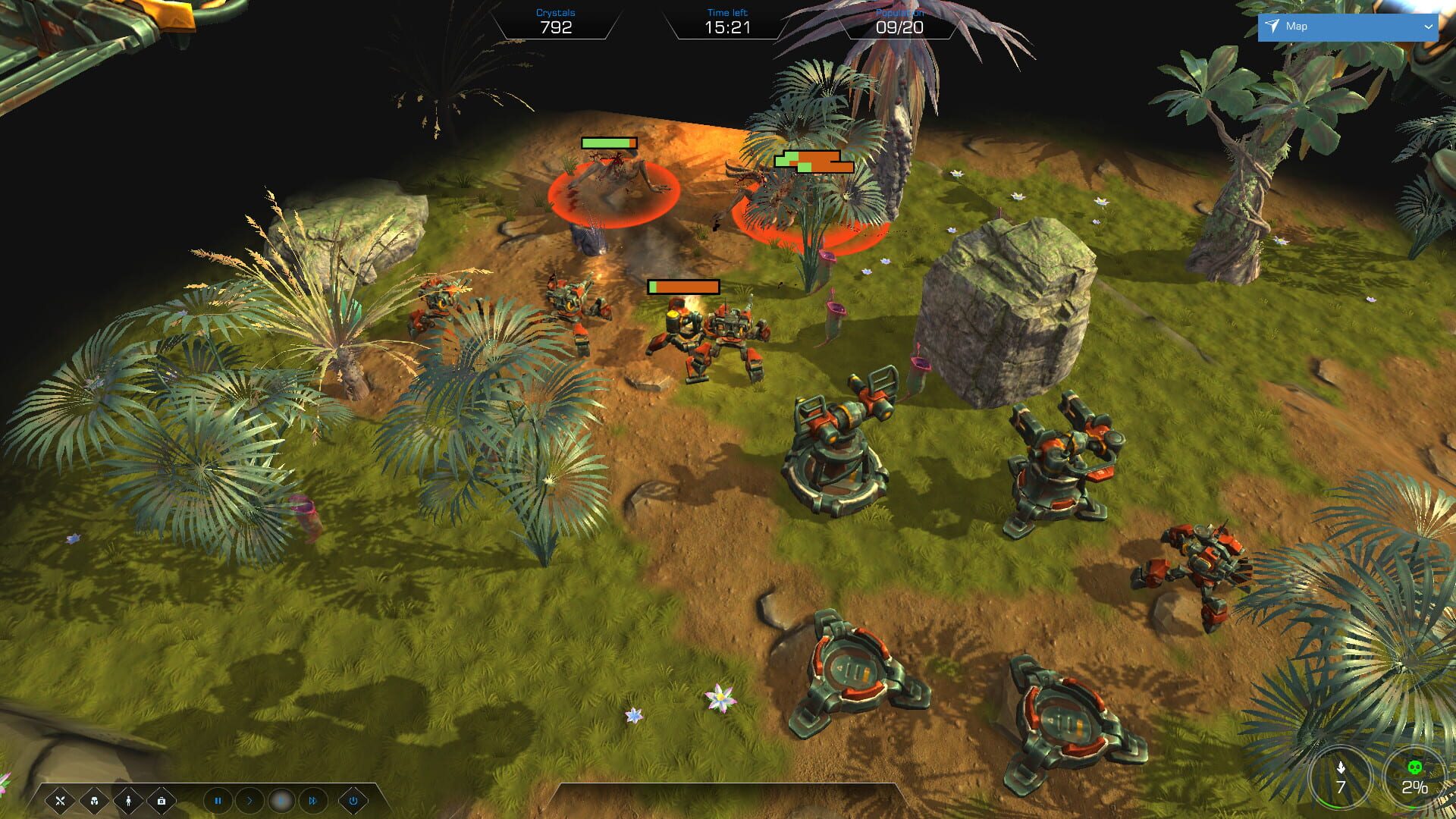This screenshot has height=819, width=1456.
Task: Toggle the pause control
Action: (218, 801)
